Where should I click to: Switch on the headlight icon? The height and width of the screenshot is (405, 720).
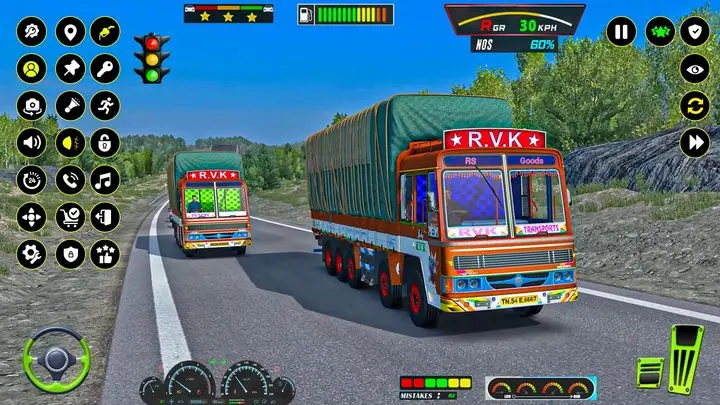tap(69, 142)
